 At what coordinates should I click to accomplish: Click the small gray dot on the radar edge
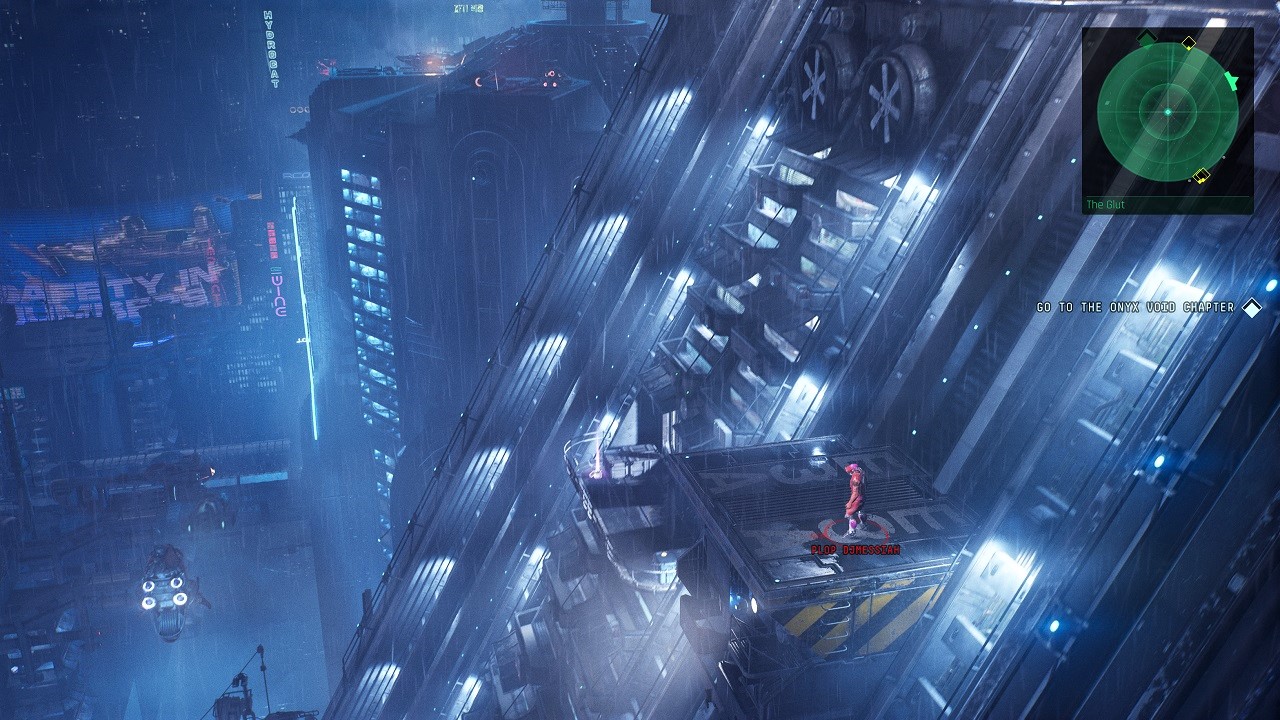tap(1224, 157)
